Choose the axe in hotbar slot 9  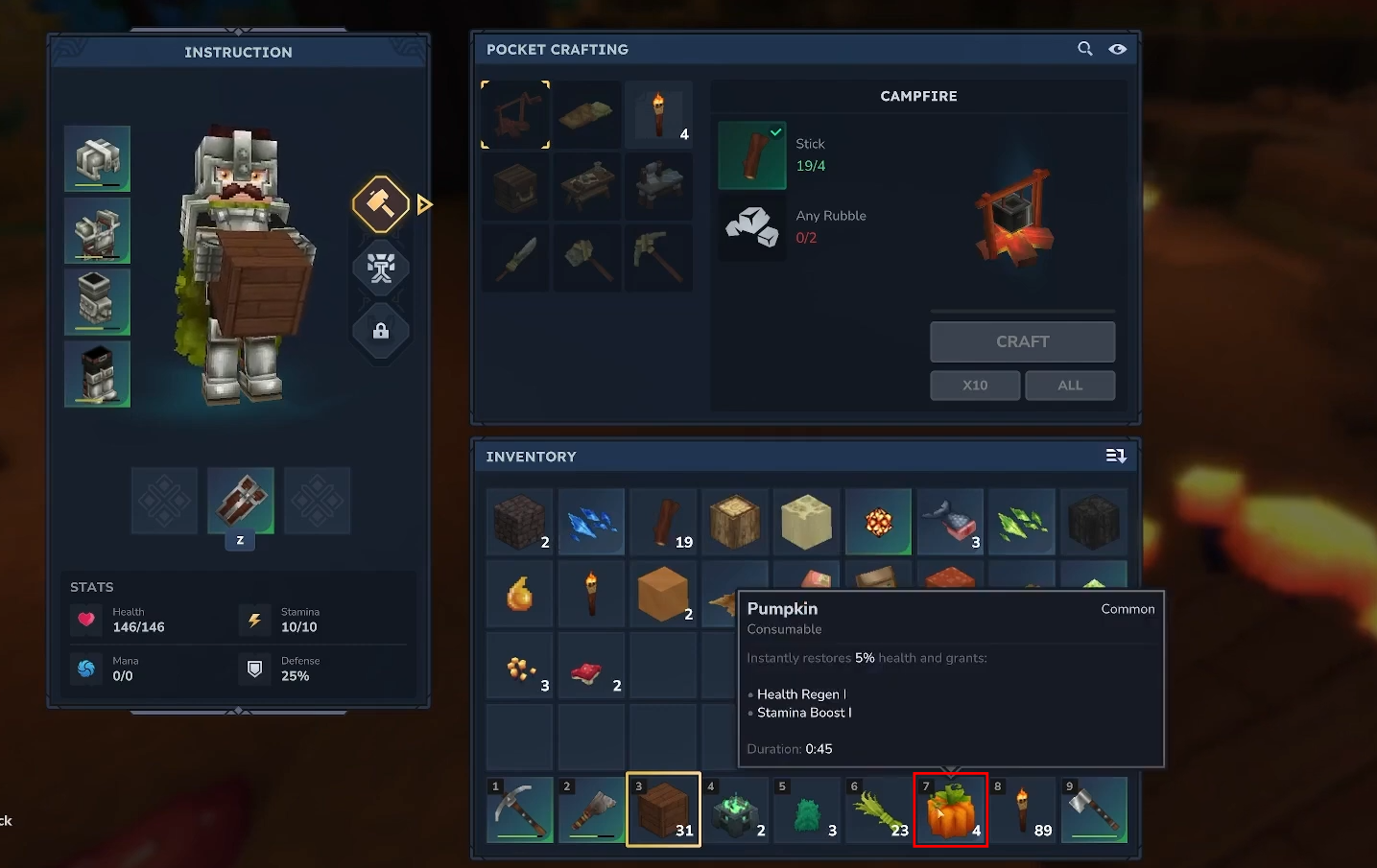click(1094, 810)
